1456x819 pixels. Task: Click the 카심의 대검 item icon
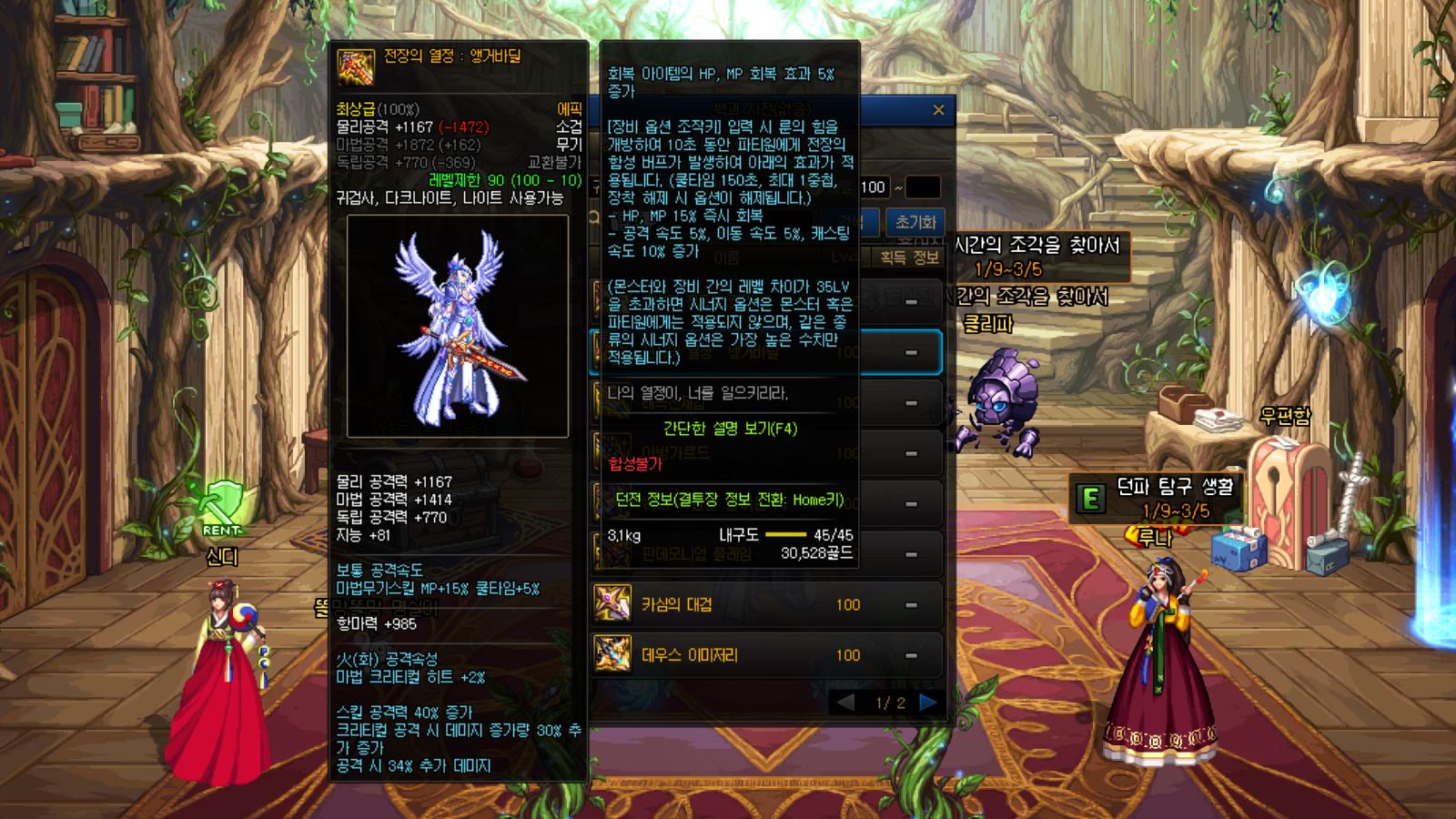pos(612,603)
